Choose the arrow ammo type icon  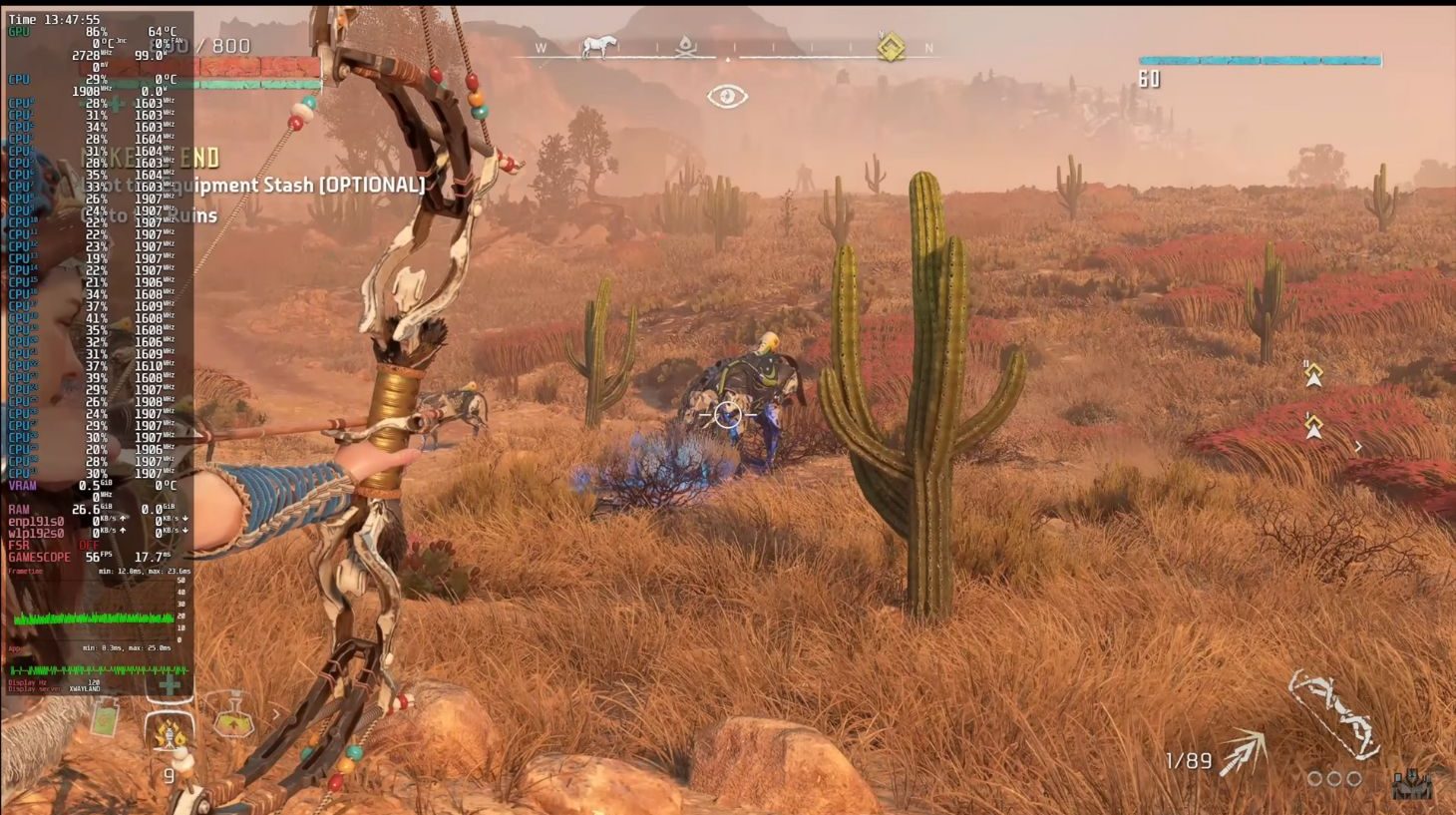[1243, 754]
